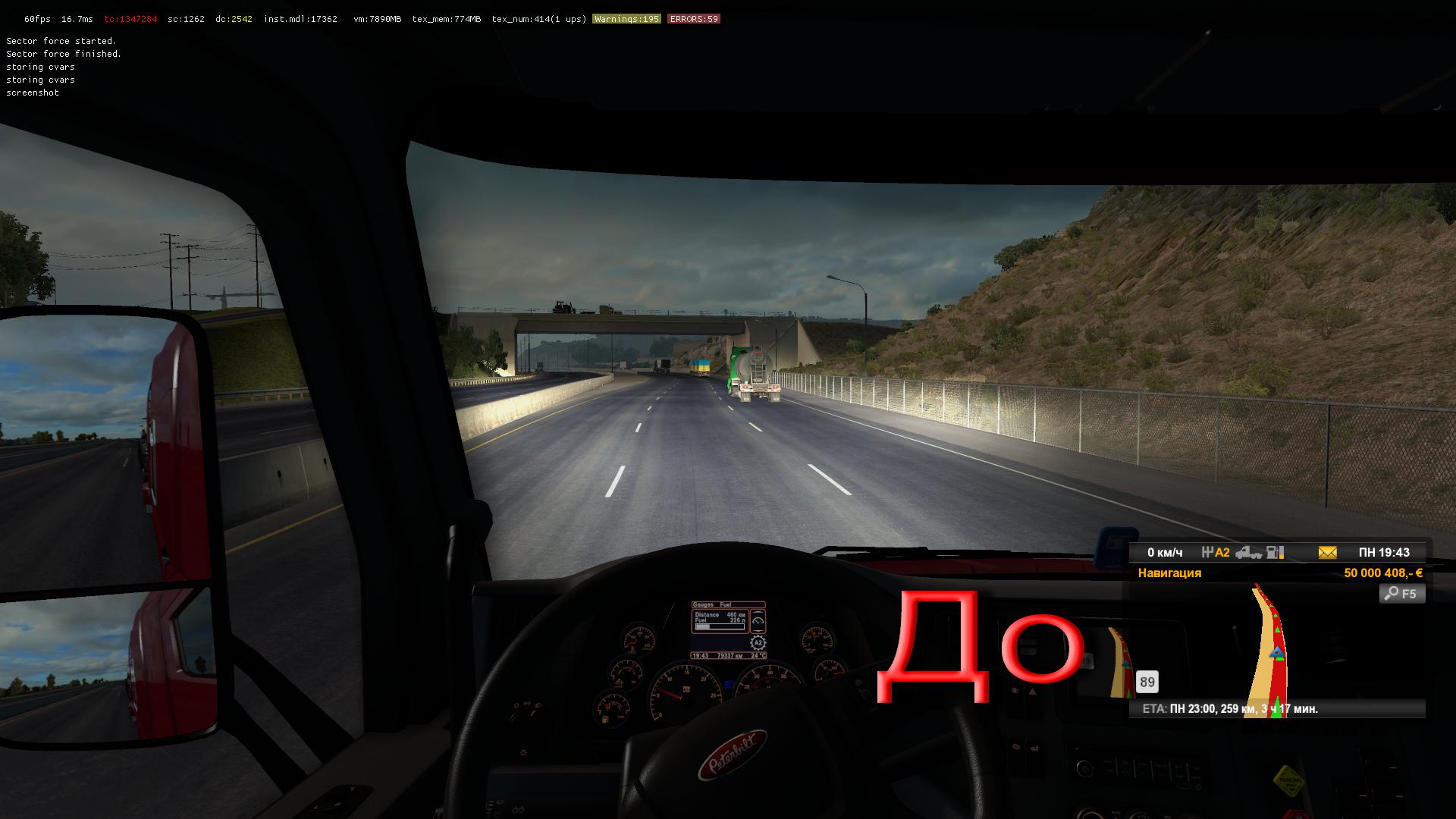Screen dimensions: 1456x819
Task: Switch to the Gauges tab on the dash
Action: coord(704,604)
